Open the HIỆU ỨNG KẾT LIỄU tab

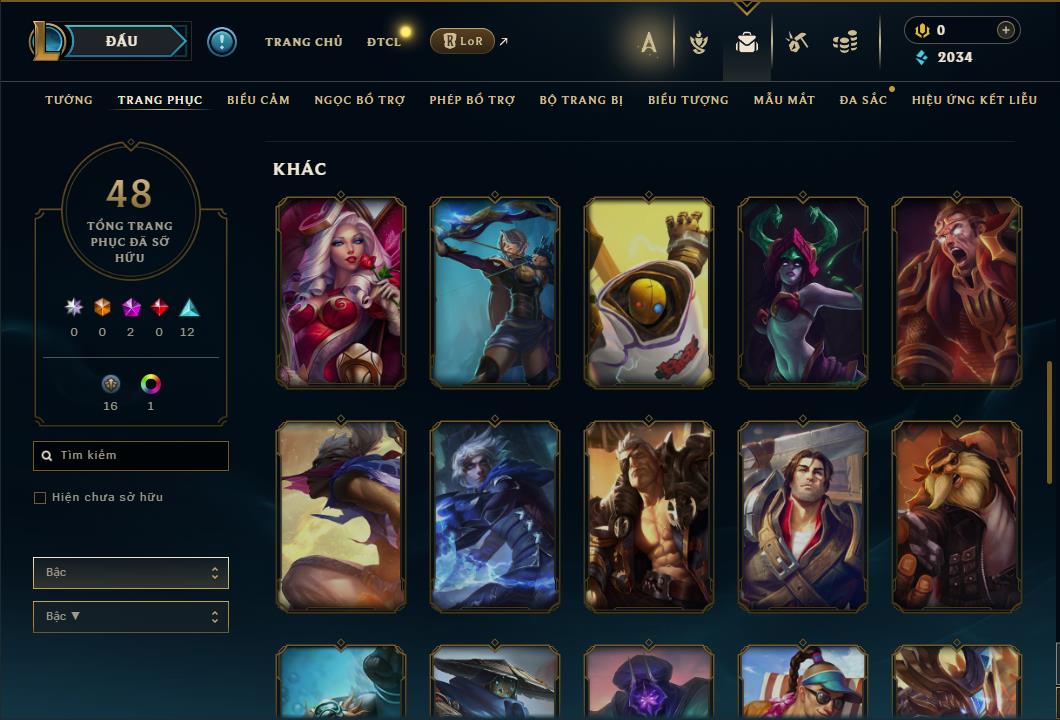974,100
